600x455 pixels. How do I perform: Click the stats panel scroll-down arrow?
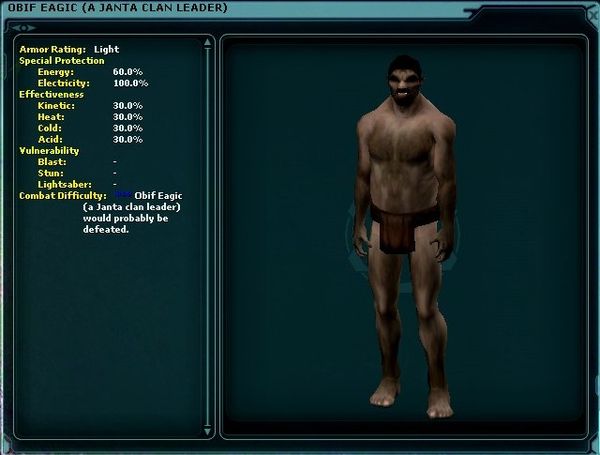tap(207, 433)
